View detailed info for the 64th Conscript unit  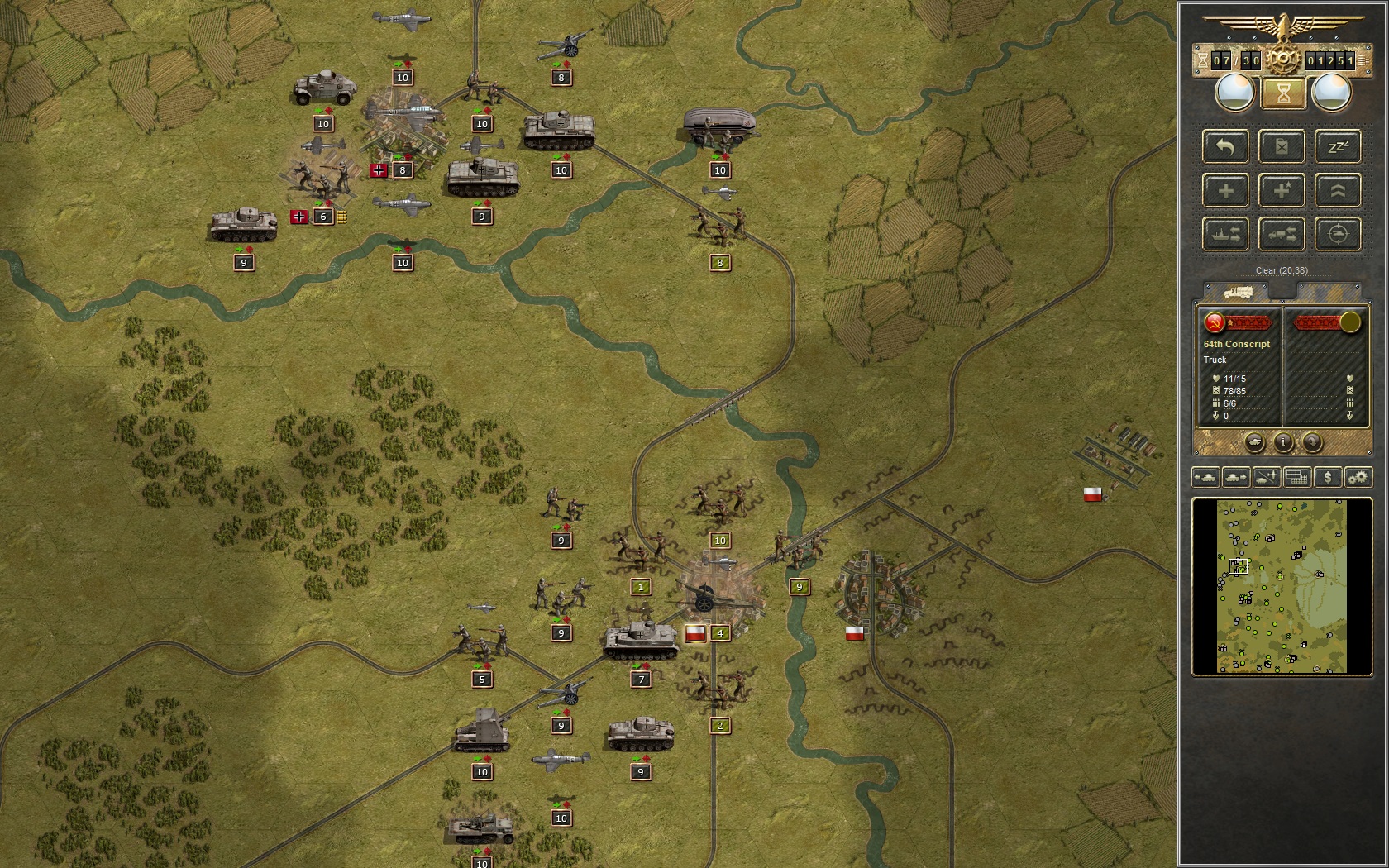point(1283,443)
